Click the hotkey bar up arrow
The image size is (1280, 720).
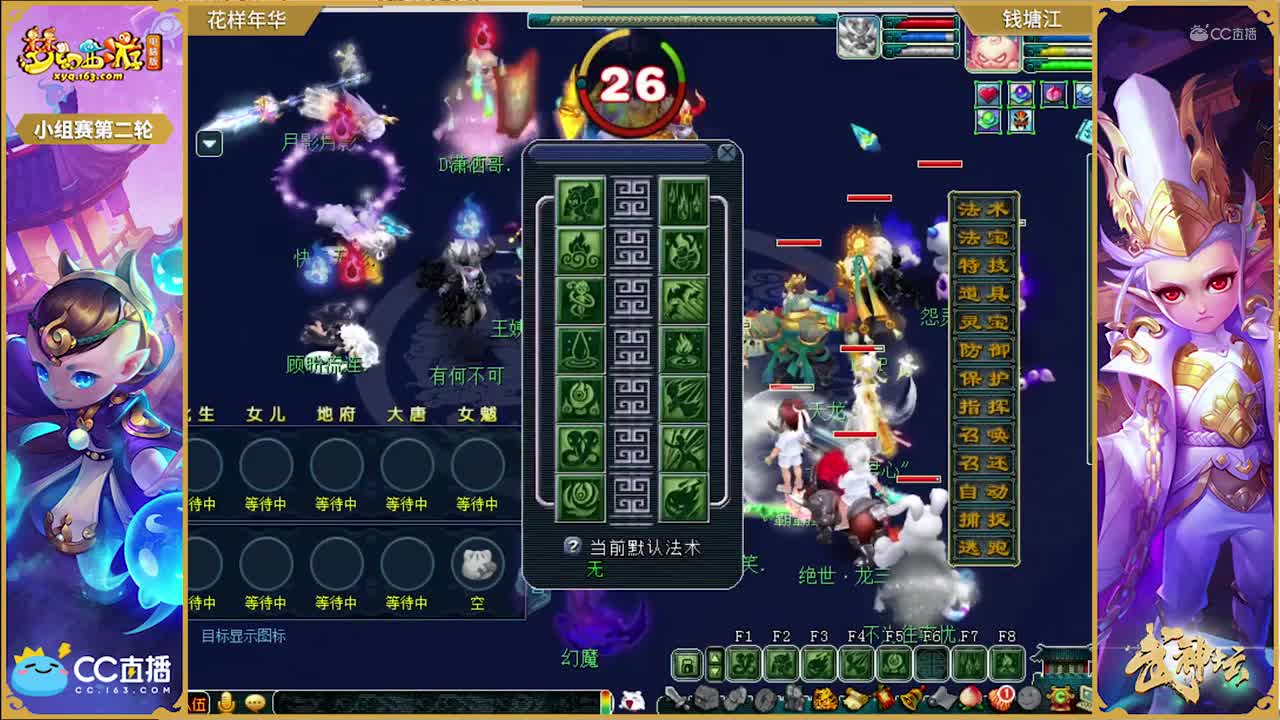point(716,656)
